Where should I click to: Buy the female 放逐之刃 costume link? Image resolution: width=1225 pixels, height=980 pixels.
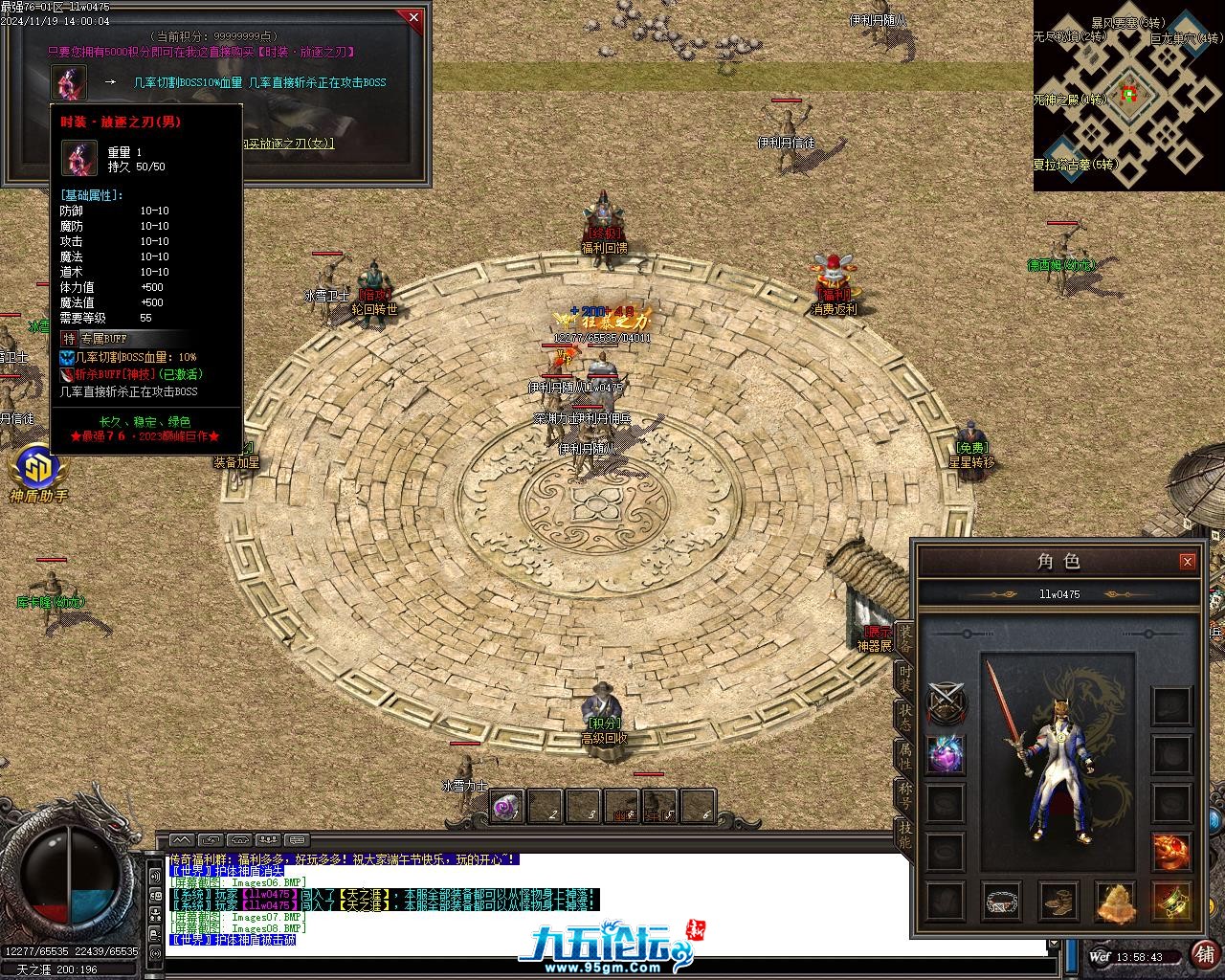click(x=287, y=144)
